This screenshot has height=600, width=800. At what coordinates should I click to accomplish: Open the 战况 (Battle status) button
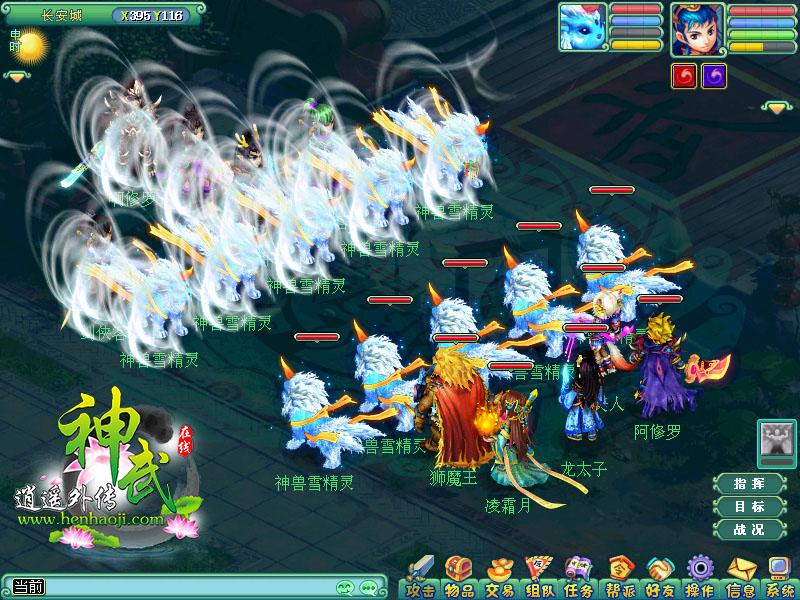click(x=749, y=530)
